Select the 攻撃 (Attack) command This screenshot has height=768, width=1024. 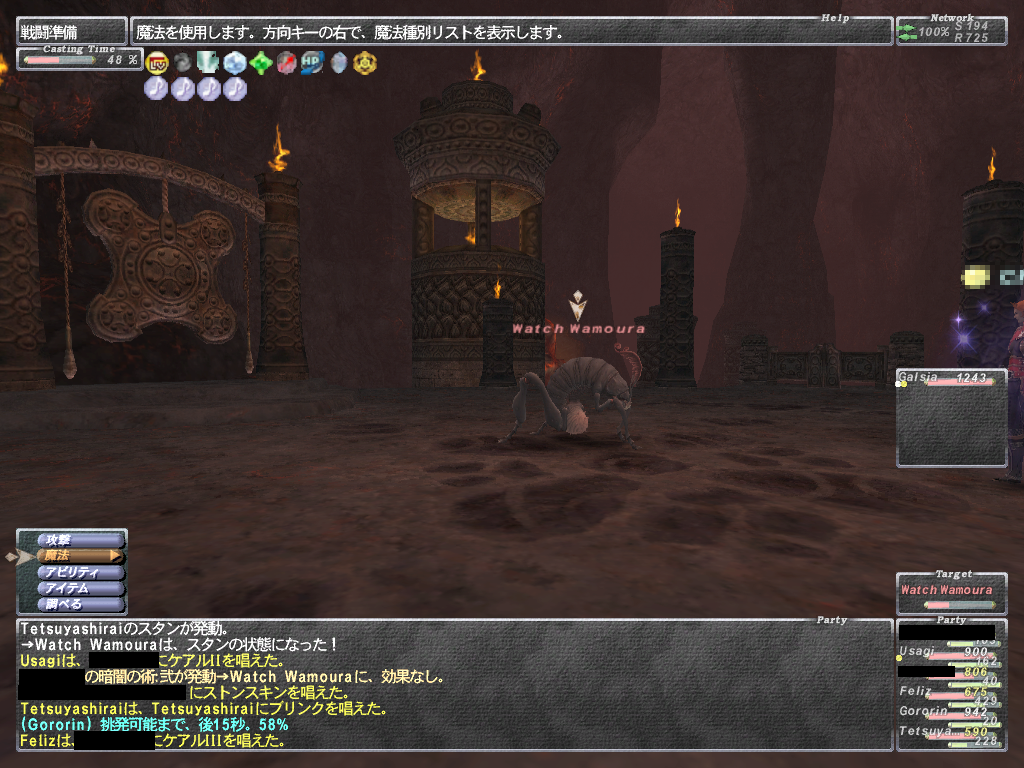click(x=78, y=540)
